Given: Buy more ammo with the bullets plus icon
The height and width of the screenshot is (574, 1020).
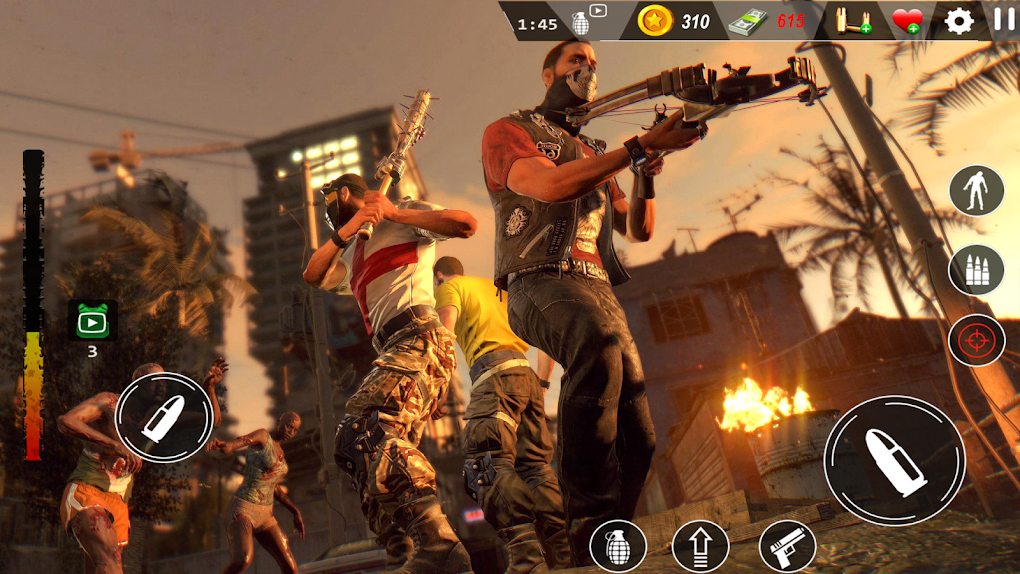Looking at the screenshot, I should 854,21.
